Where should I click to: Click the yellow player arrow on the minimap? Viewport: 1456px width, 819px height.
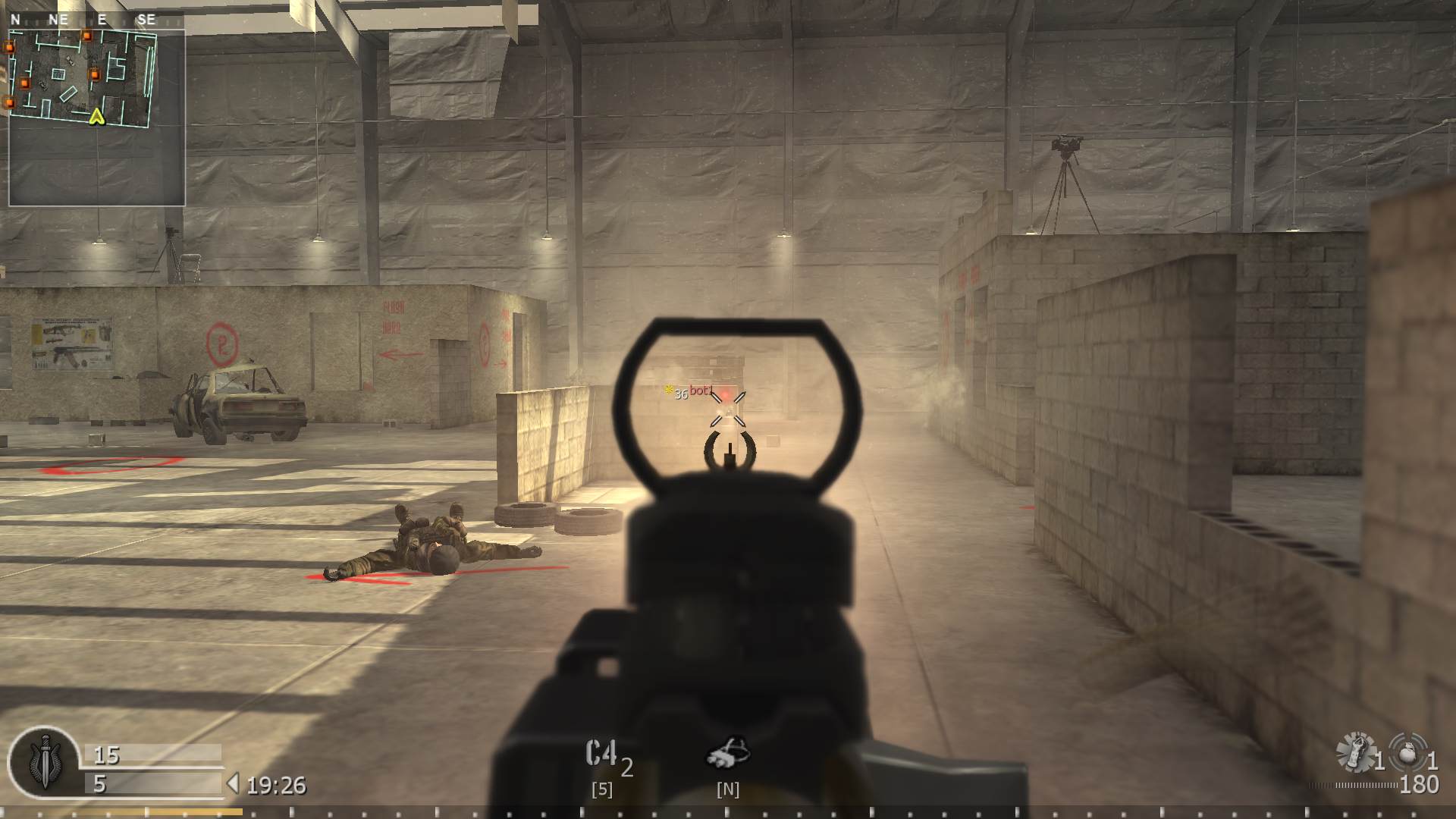(x=96, y=118)
